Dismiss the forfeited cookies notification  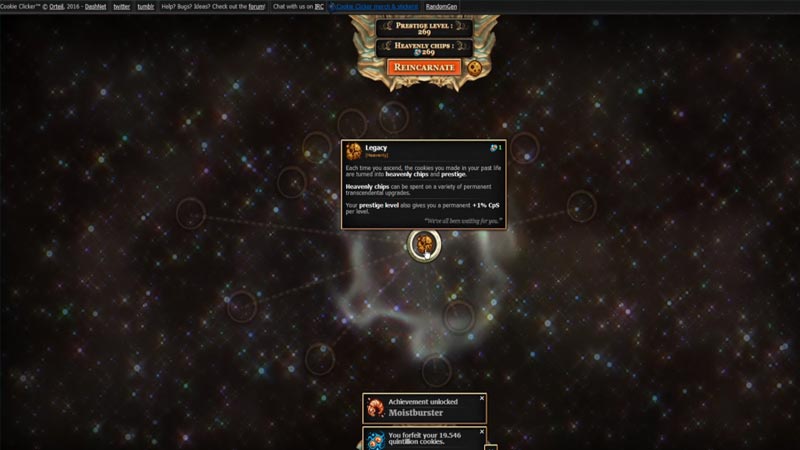481,432
